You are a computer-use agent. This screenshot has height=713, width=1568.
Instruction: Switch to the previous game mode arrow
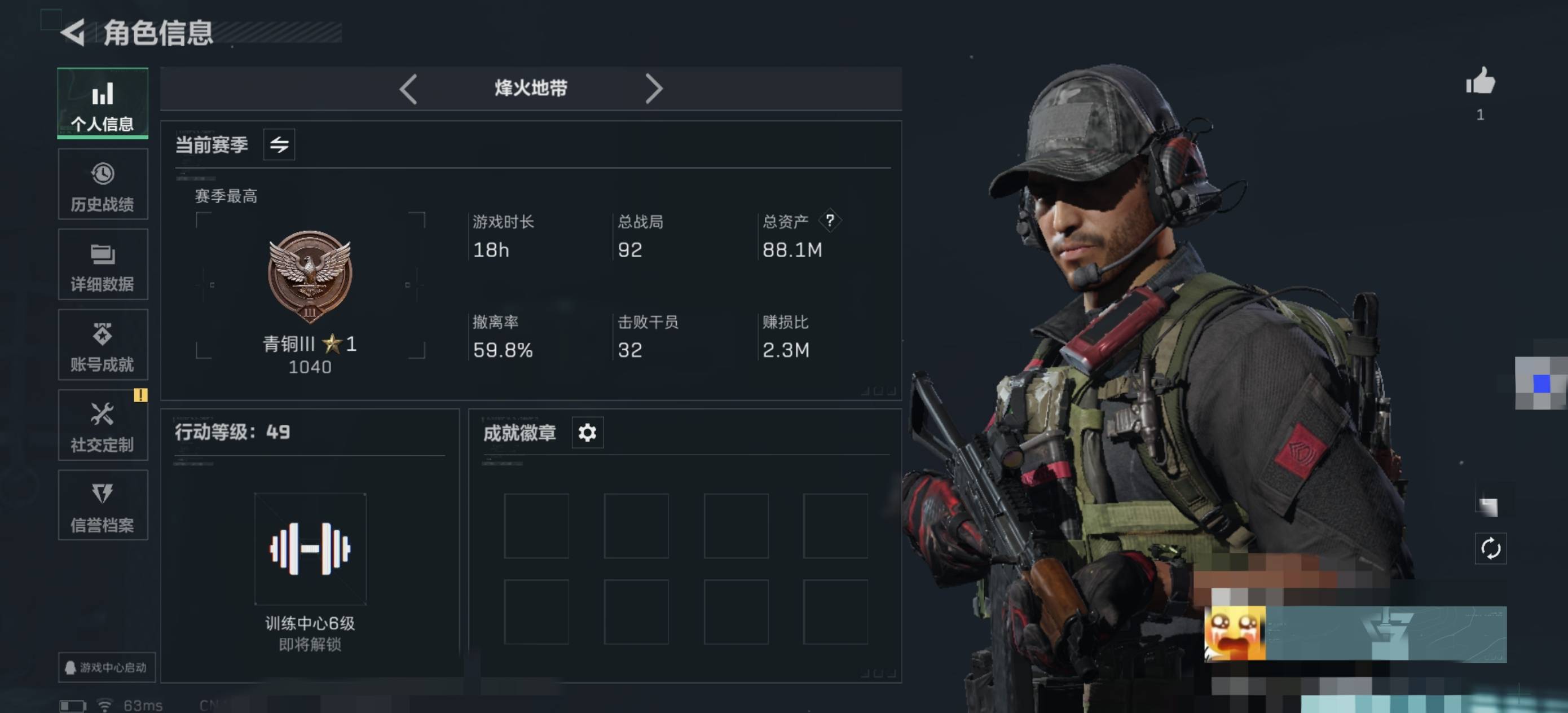[408, 89]
